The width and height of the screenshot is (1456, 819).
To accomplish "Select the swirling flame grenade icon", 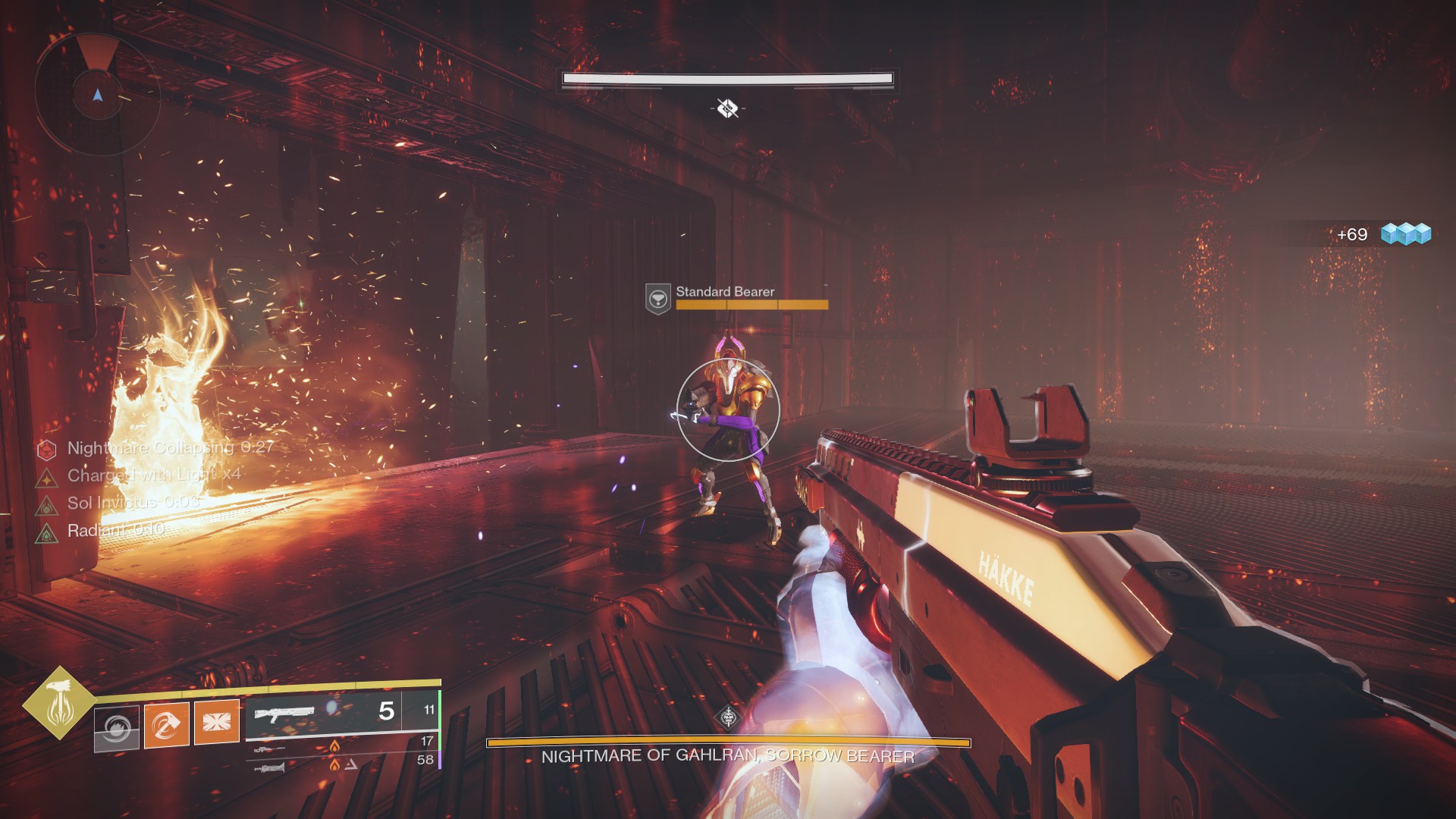I will [x=117, y=728].
